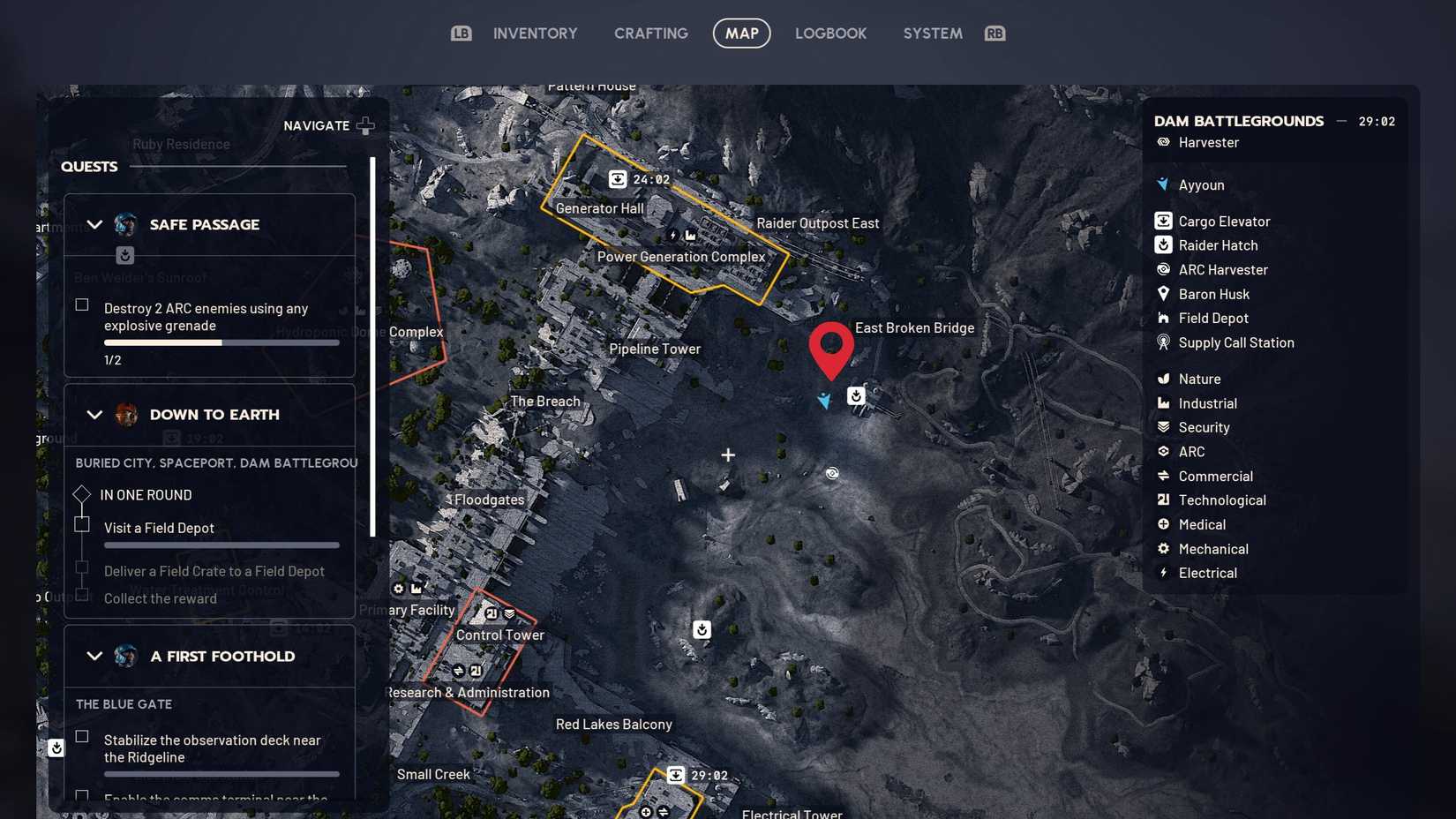
Task: Check the Stabilize the observation deck objective
Action: click(81, 737)
